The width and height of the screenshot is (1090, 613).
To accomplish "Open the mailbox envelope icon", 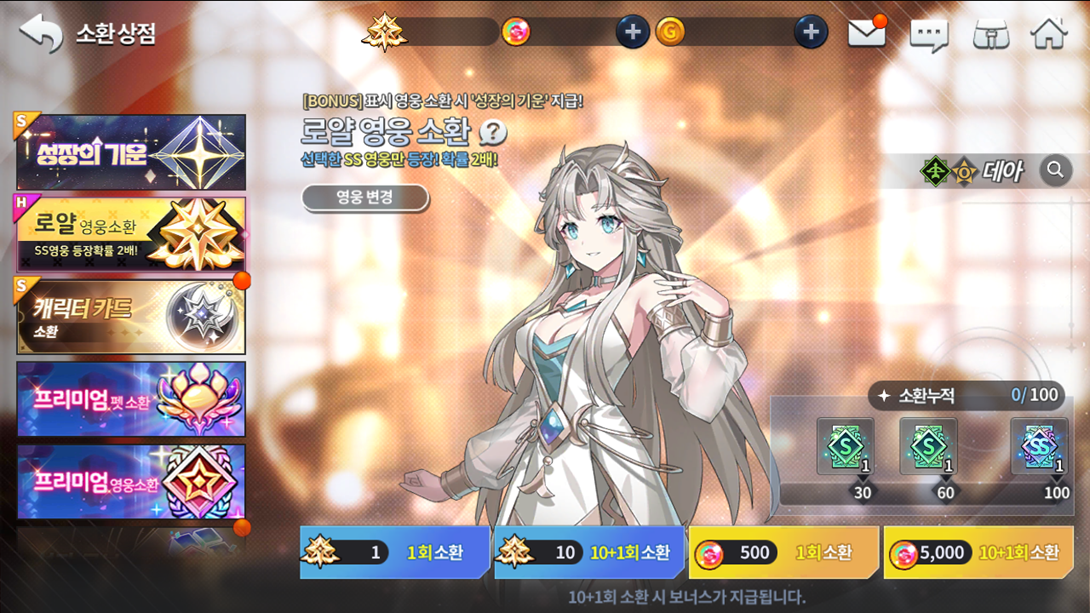I will click(866, 33).
